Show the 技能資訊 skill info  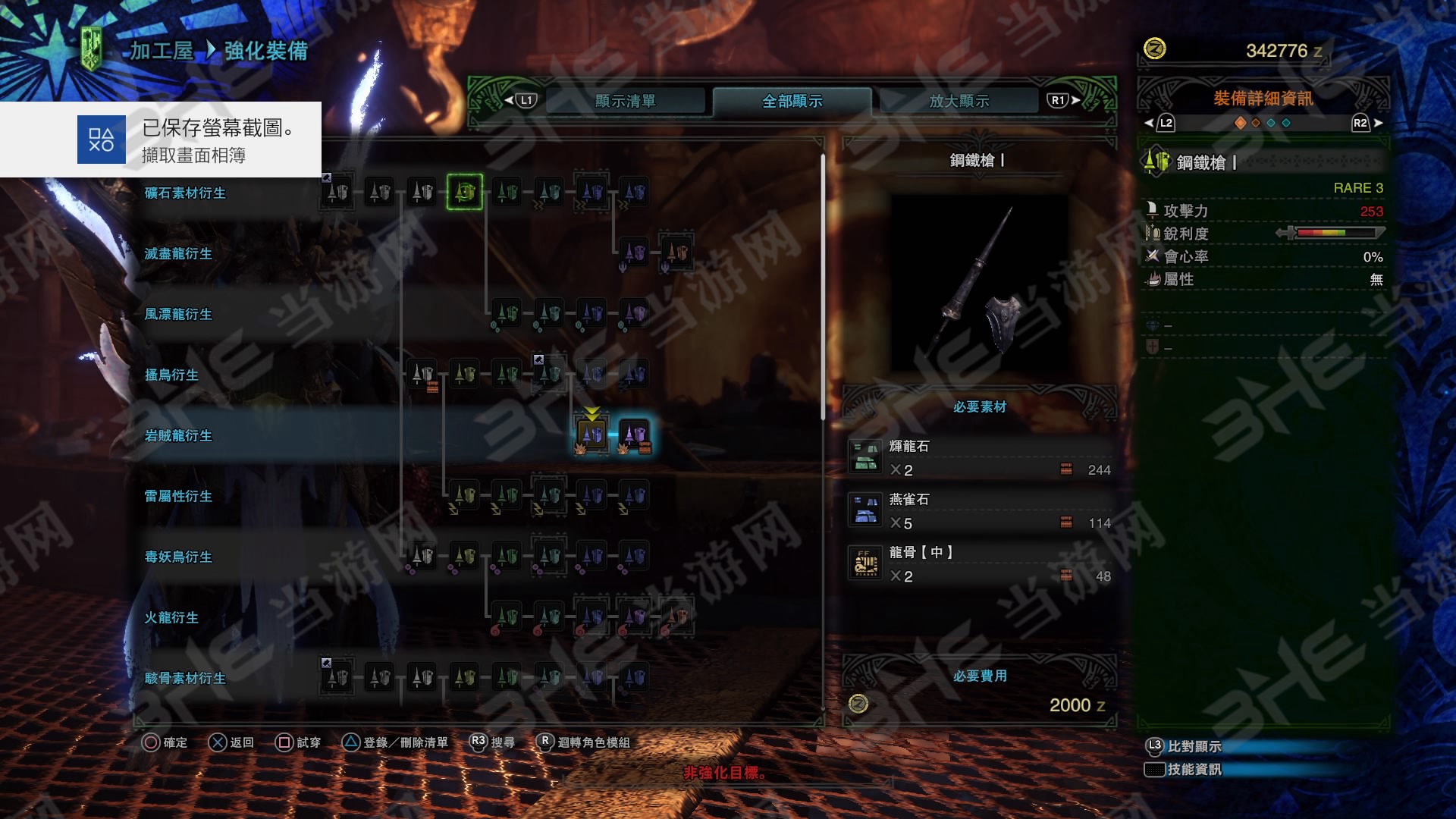coord(1194,770)
